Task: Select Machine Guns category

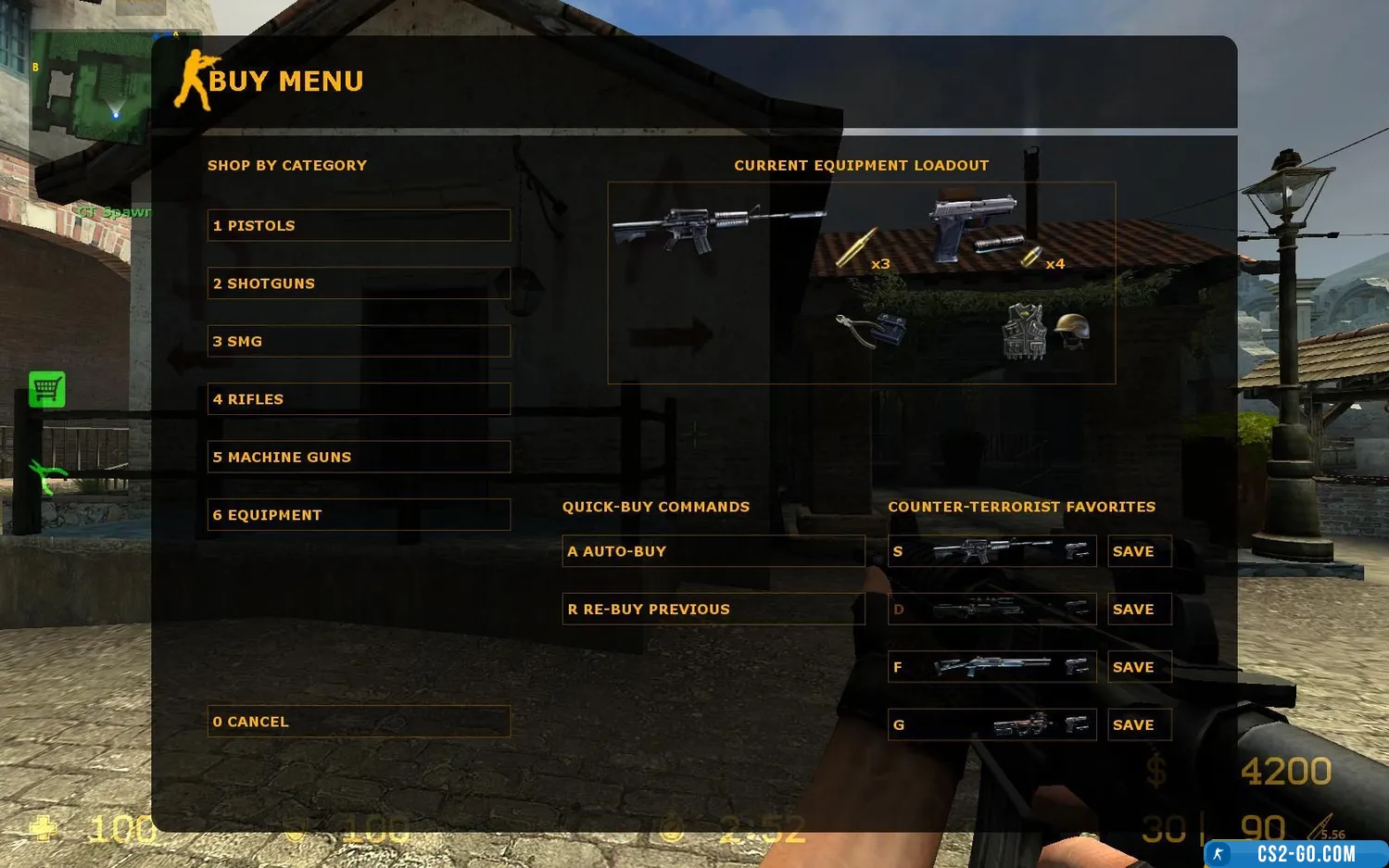Action: (x=359, y=457)
